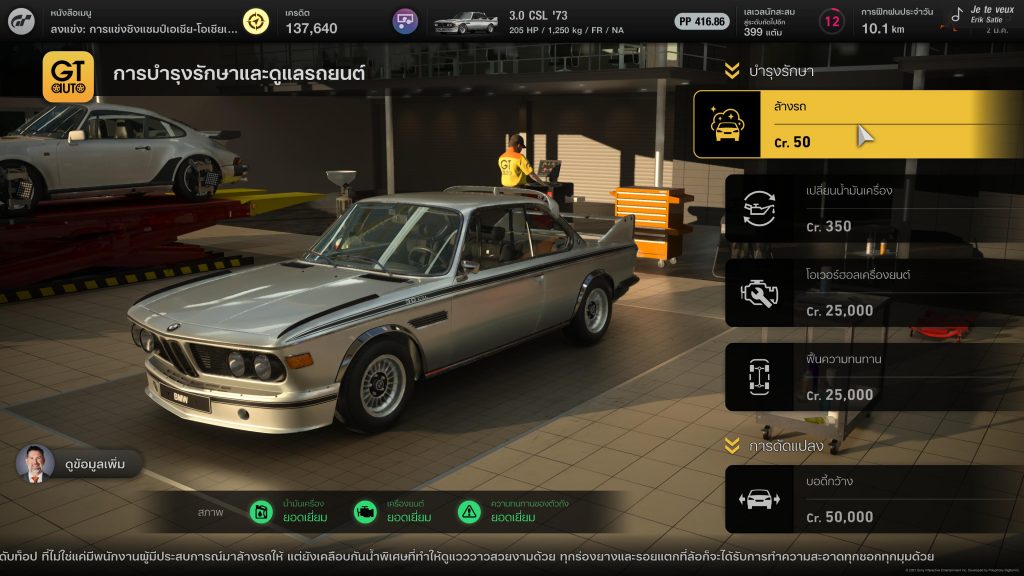This screenshot has height=576, width=1024.
Task: Choose the เปลี่ยนน้ำมันเครื่อง oil change for Cr. 350
Action: coord(858,208)
